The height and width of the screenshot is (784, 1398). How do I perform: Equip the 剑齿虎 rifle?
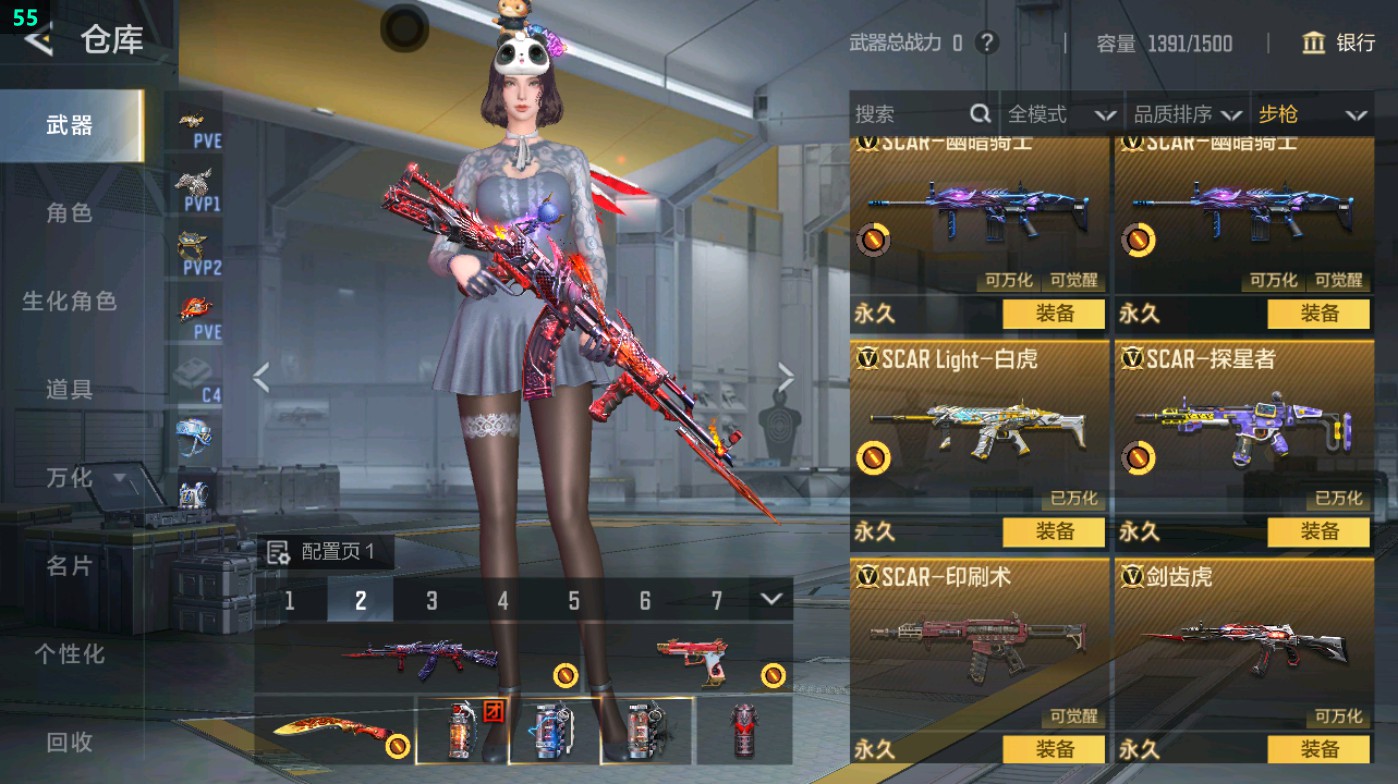click(1318, 749)
